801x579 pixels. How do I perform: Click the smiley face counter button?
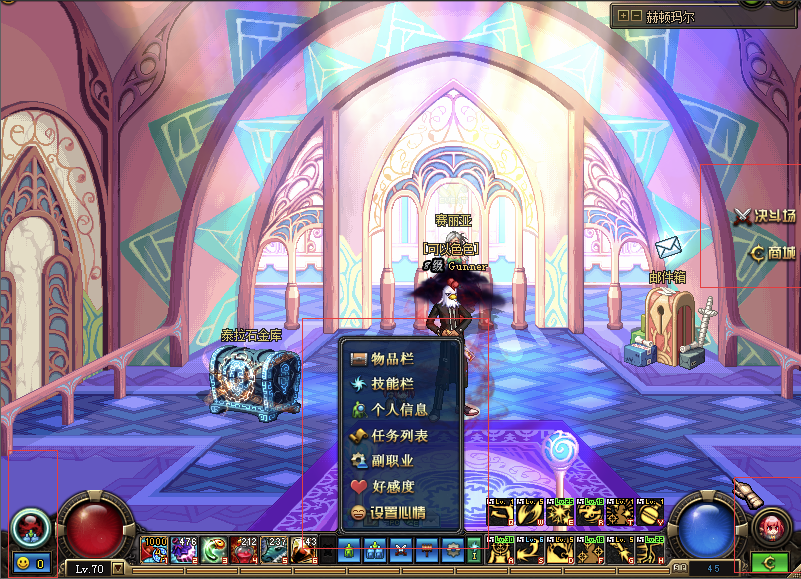click(31, 564)
